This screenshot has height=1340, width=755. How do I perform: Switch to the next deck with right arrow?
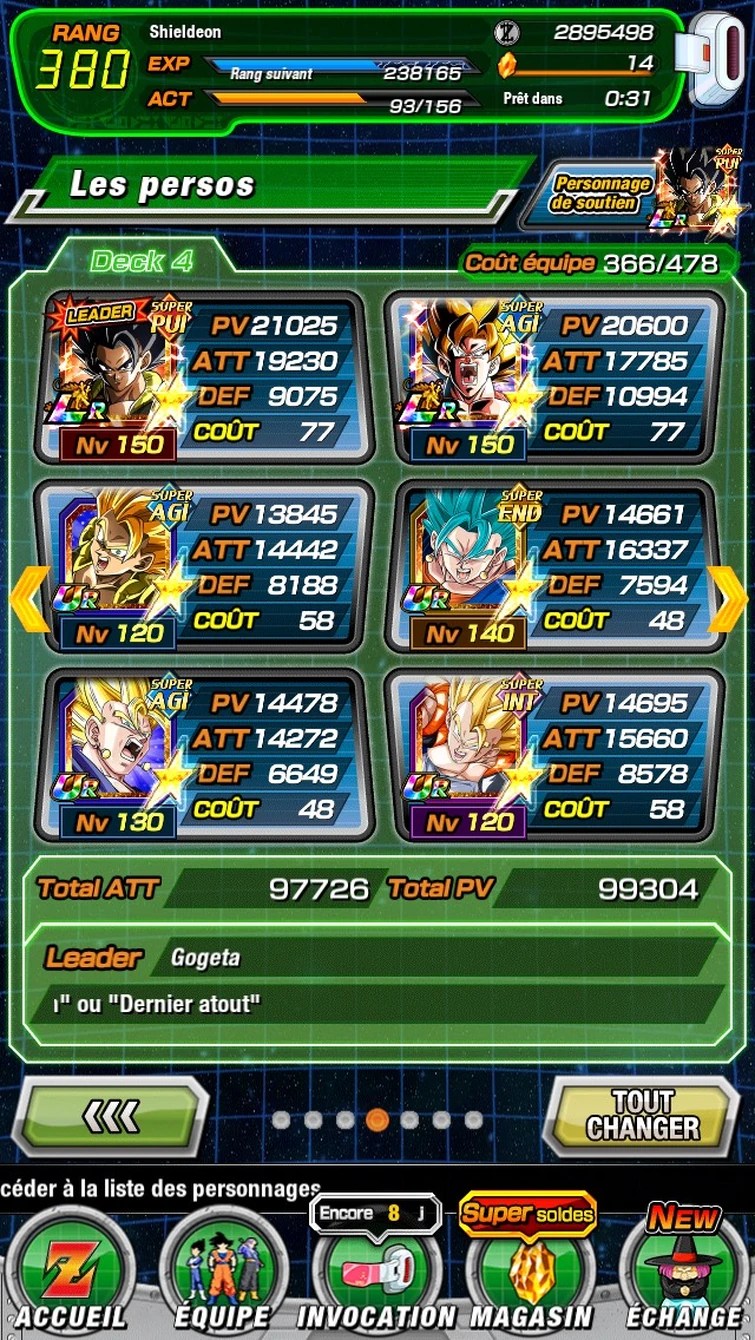(727, 599)
